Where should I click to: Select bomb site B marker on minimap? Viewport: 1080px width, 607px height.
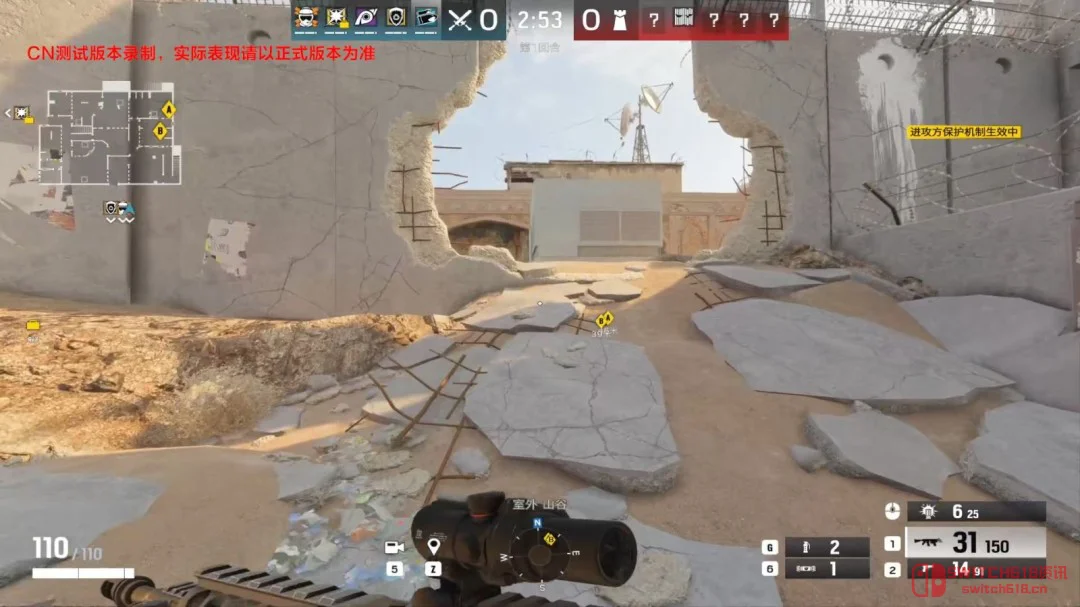159,131
